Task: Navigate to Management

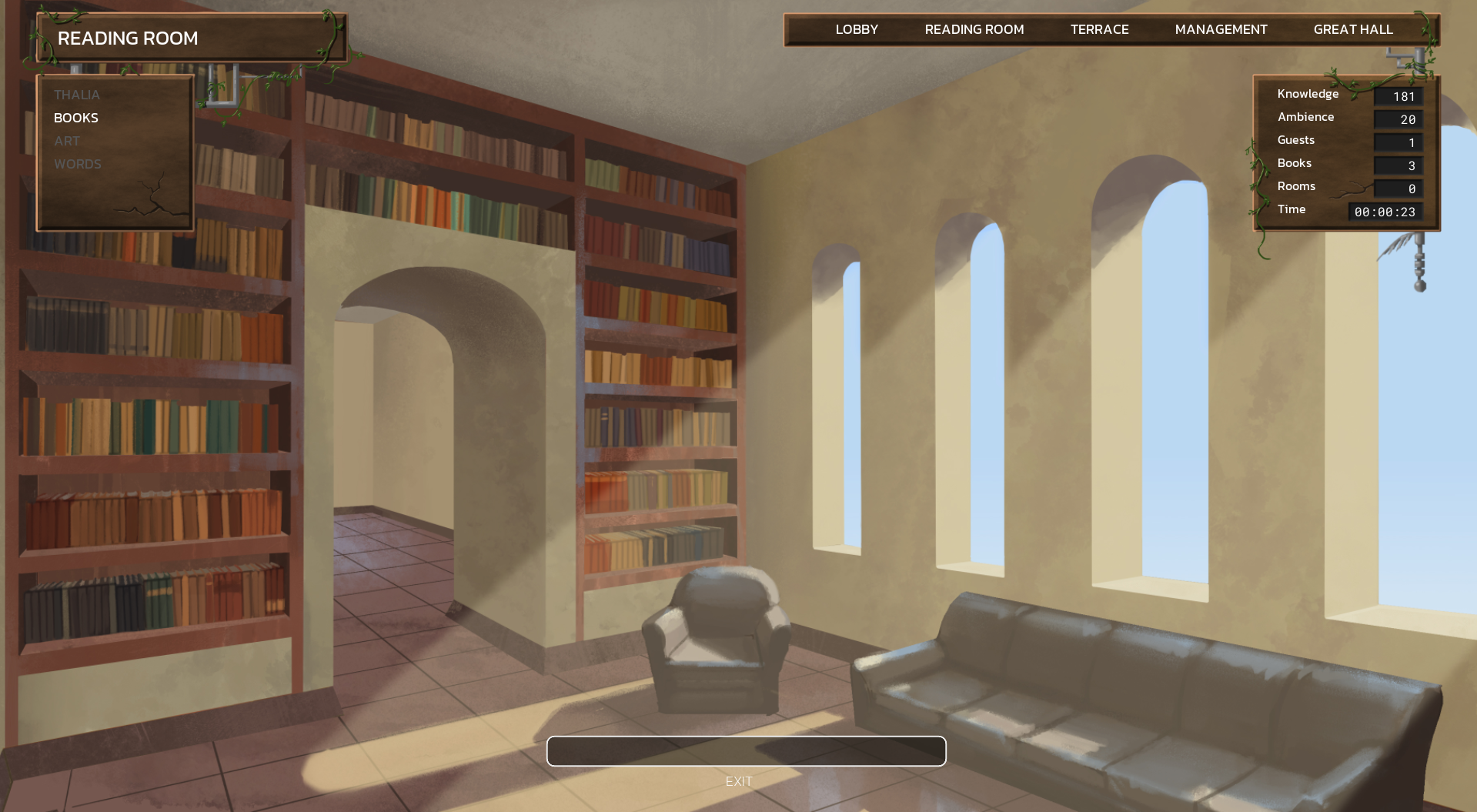Action: point(1221,29)
